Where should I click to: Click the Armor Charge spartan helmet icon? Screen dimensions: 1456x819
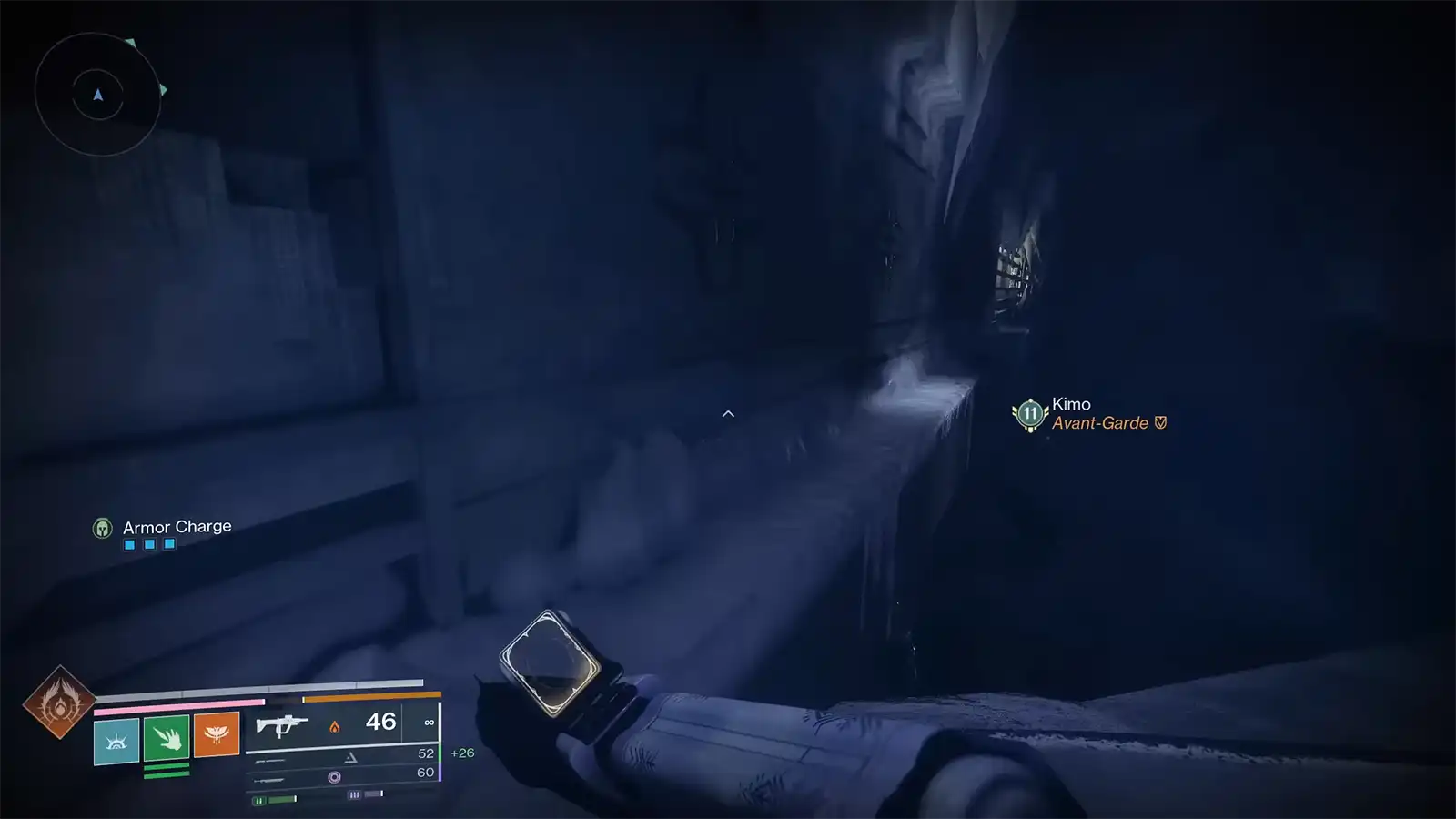coord(103,526)
